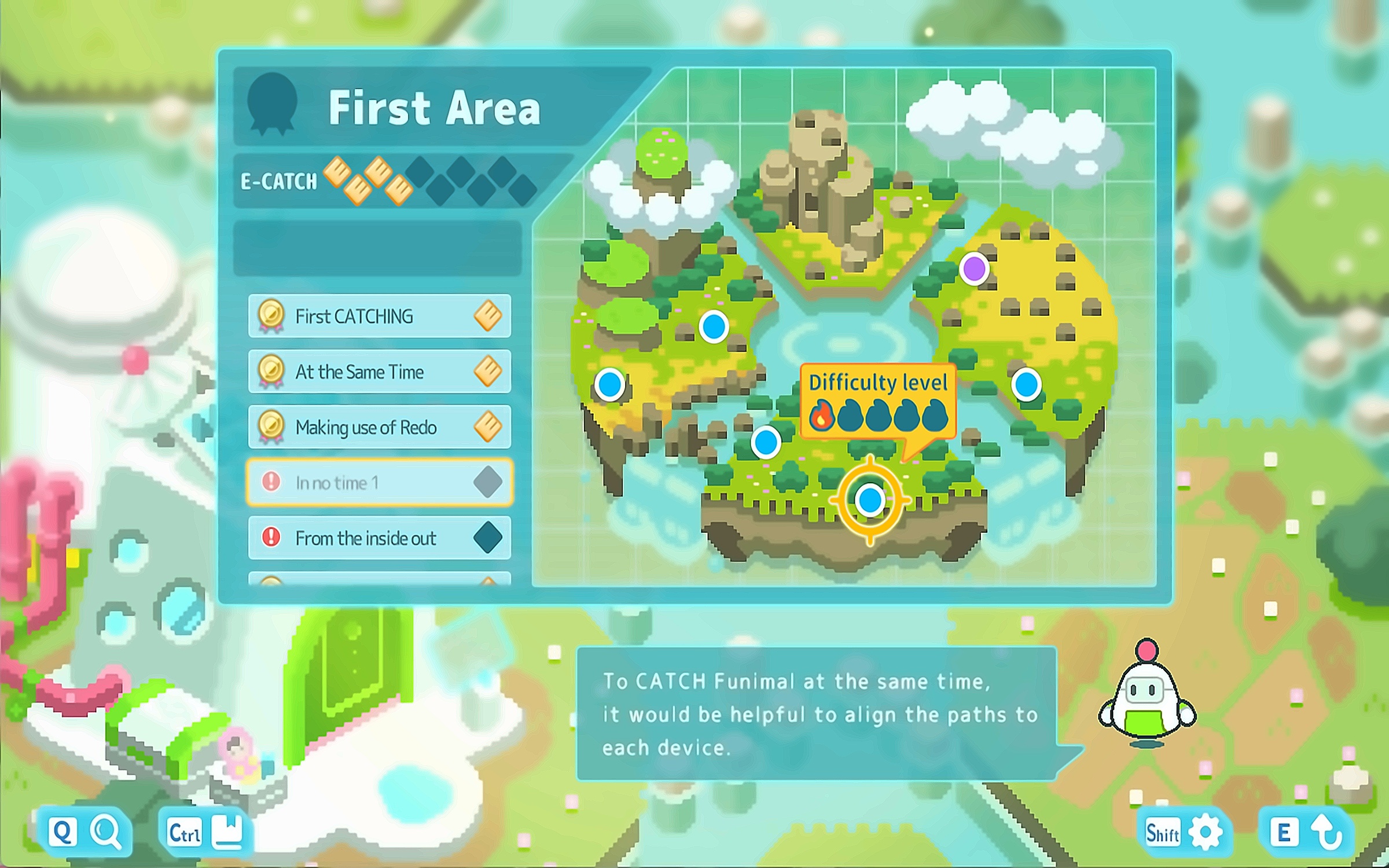Select the map marker inside the orange crosshair

(869, 499)
